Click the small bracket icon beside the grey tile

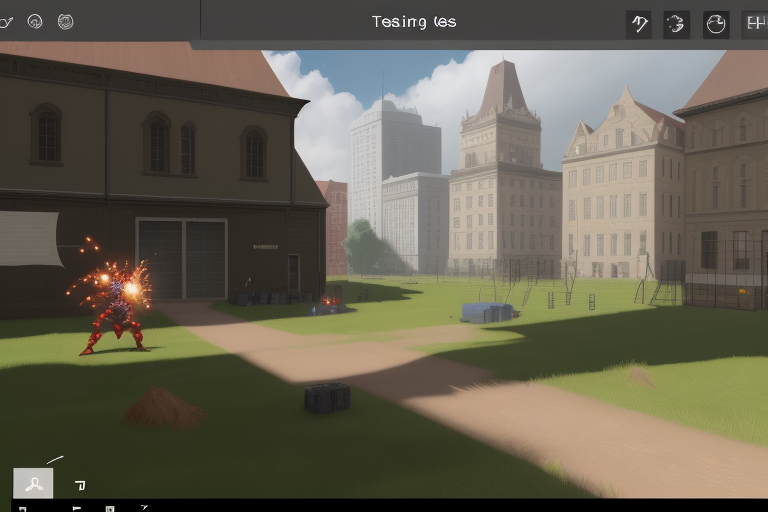point(80,485)
